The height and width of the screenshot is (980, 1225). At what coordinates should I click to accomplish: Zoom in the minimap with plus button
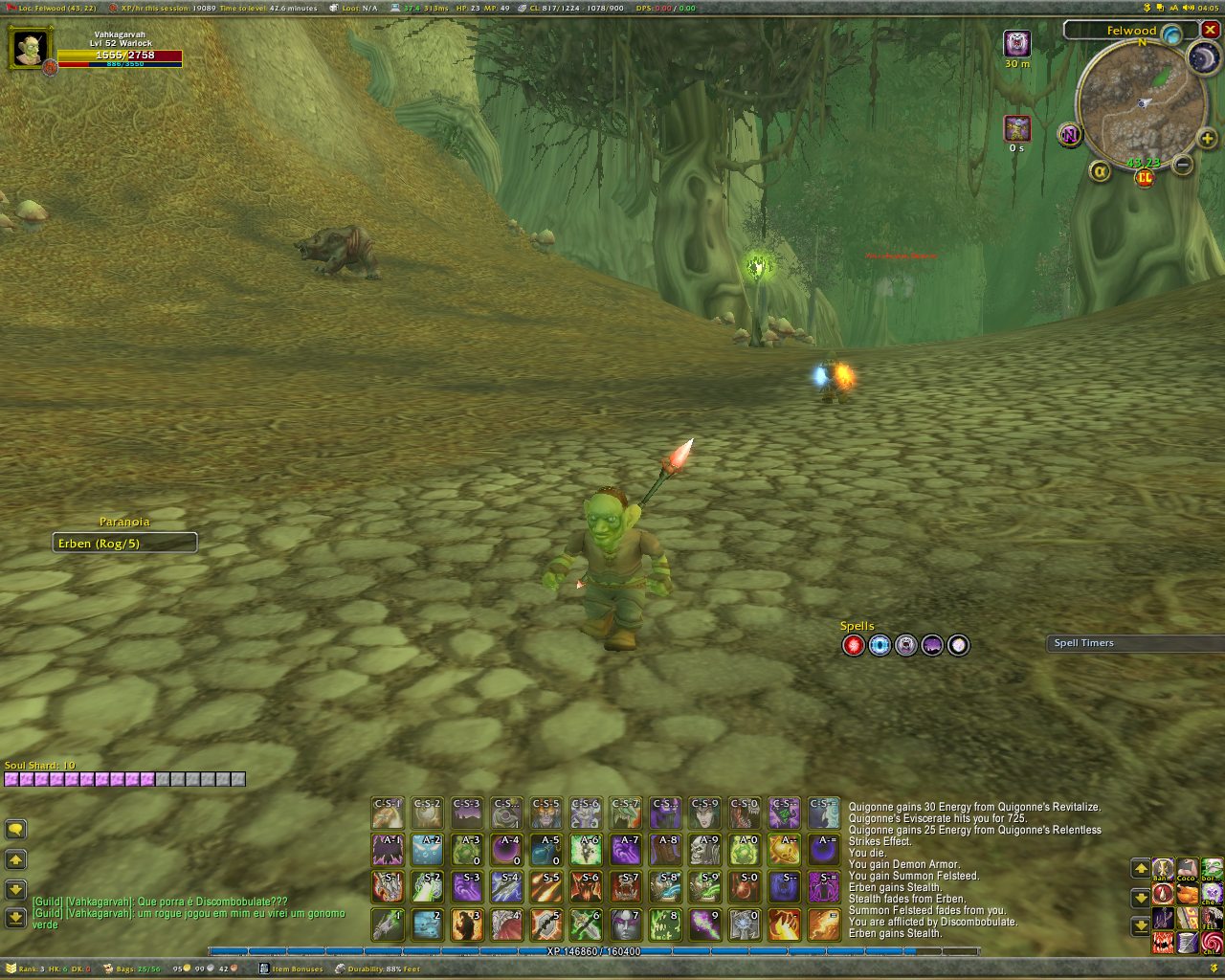tap(1207, 139)
